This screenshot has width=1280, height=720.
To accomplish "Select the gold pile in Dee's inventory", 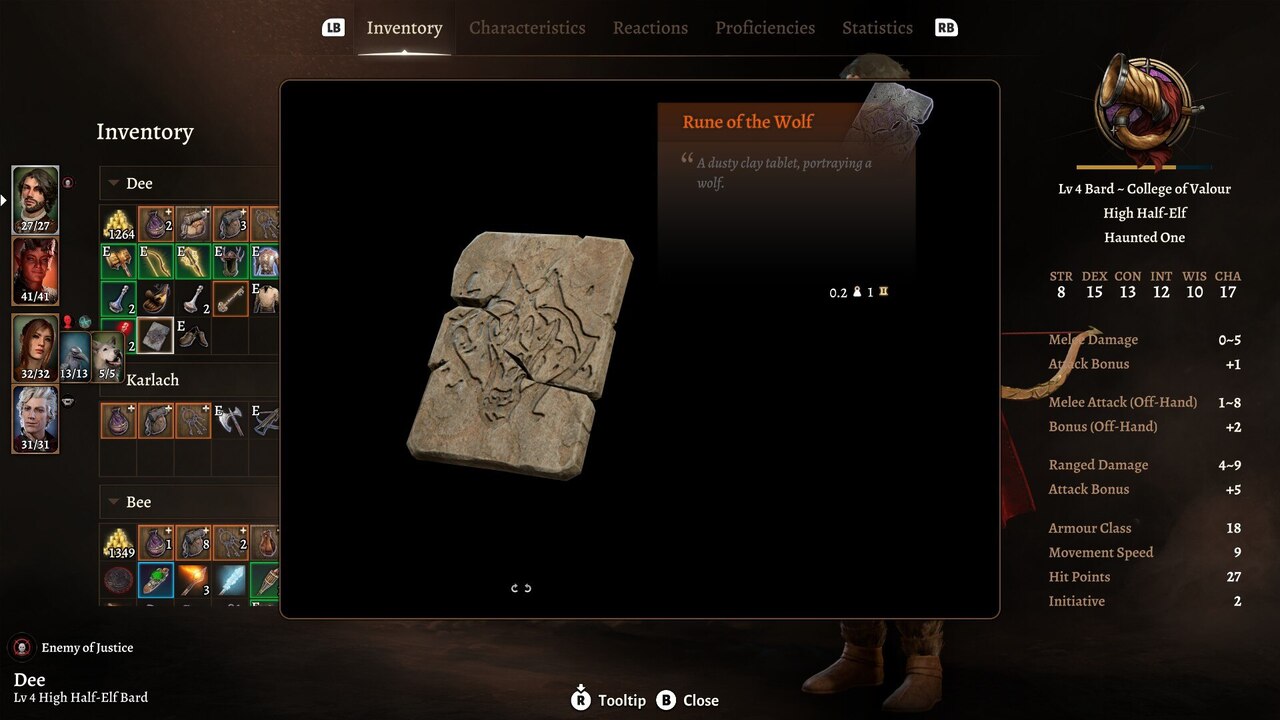I will point(118,222).
